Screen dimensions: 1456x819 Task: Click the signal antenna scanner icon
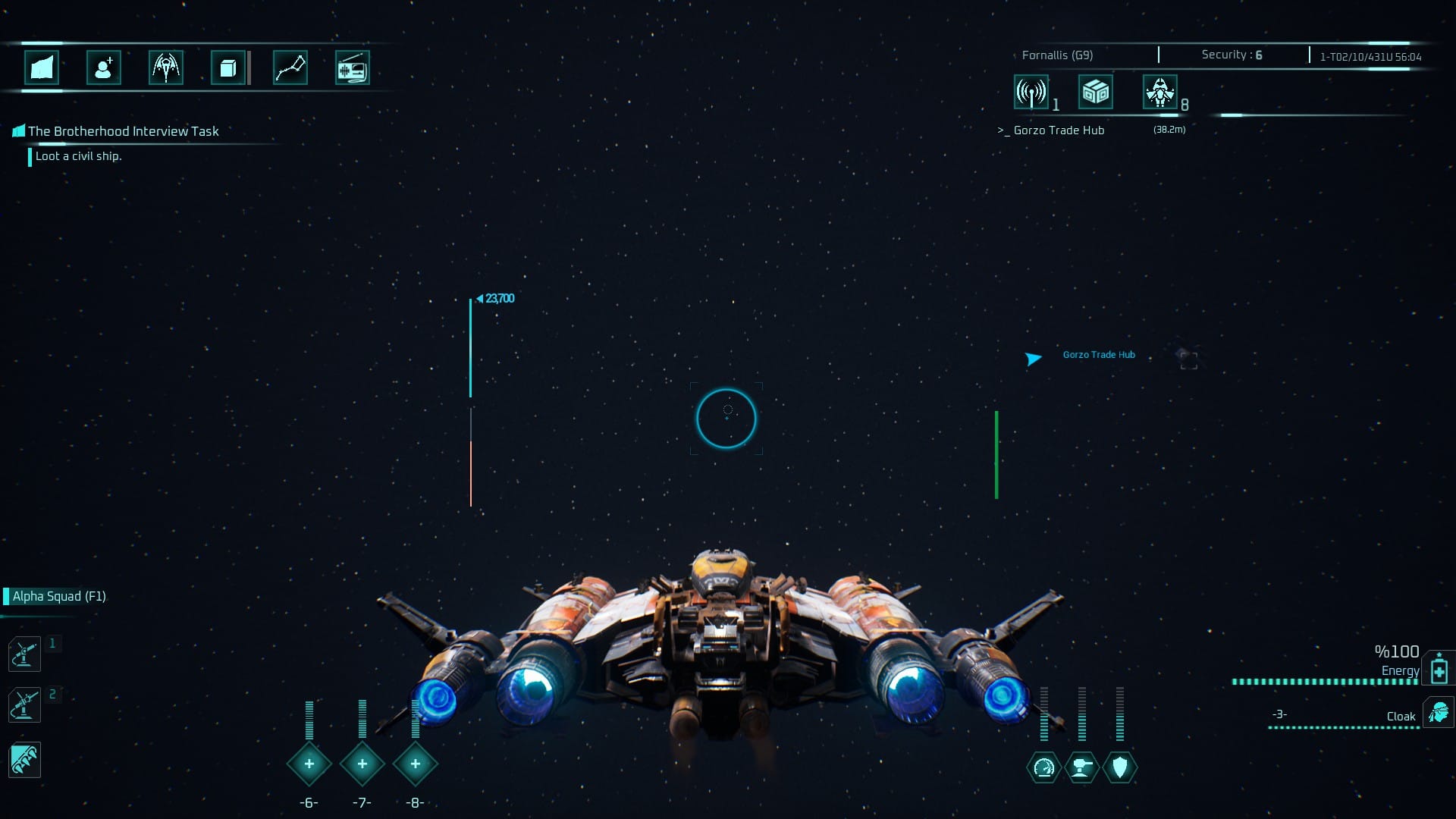coord(1031,93)
